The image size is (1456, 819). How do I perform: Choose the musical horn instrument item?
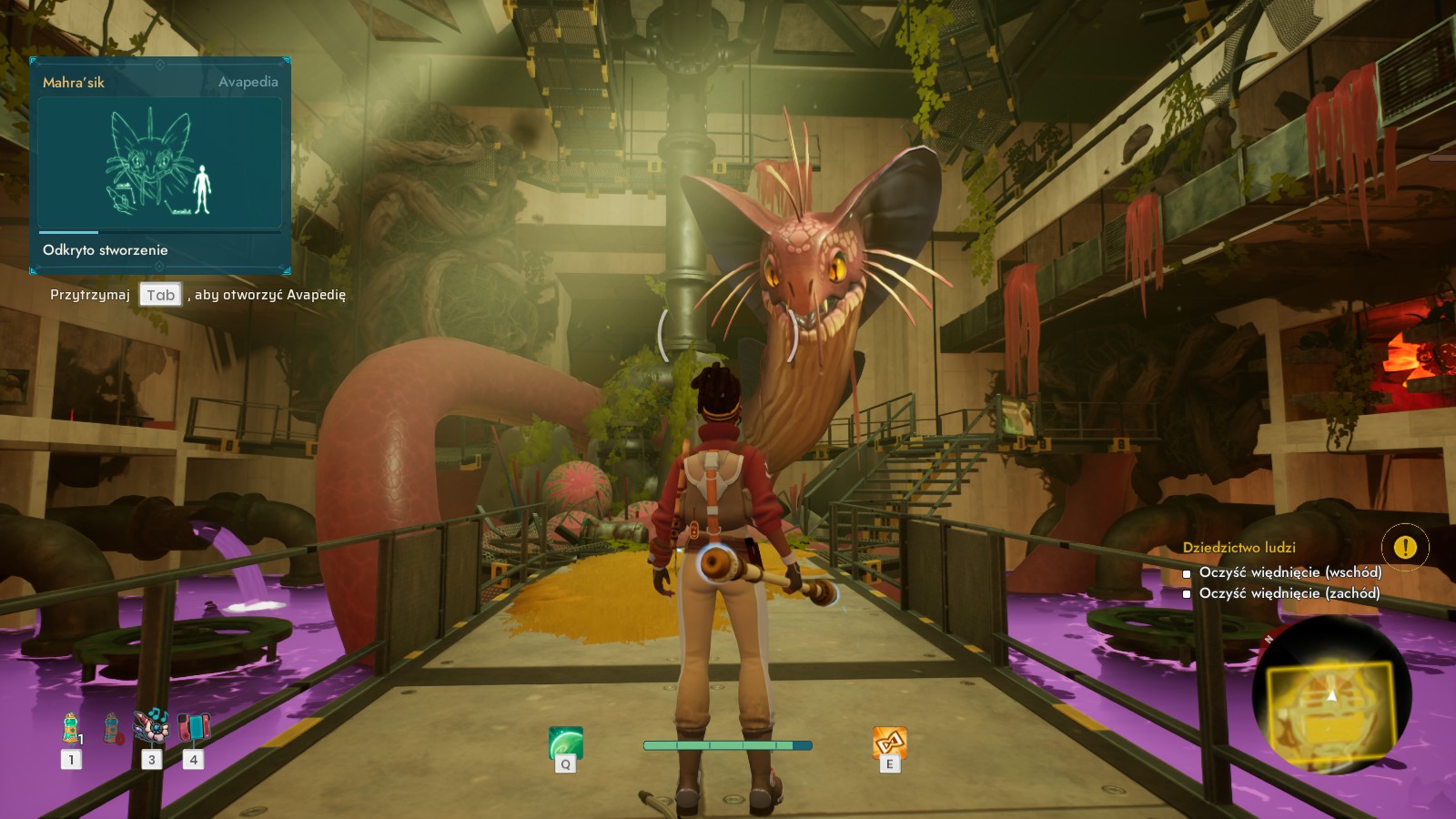point(151,726)
